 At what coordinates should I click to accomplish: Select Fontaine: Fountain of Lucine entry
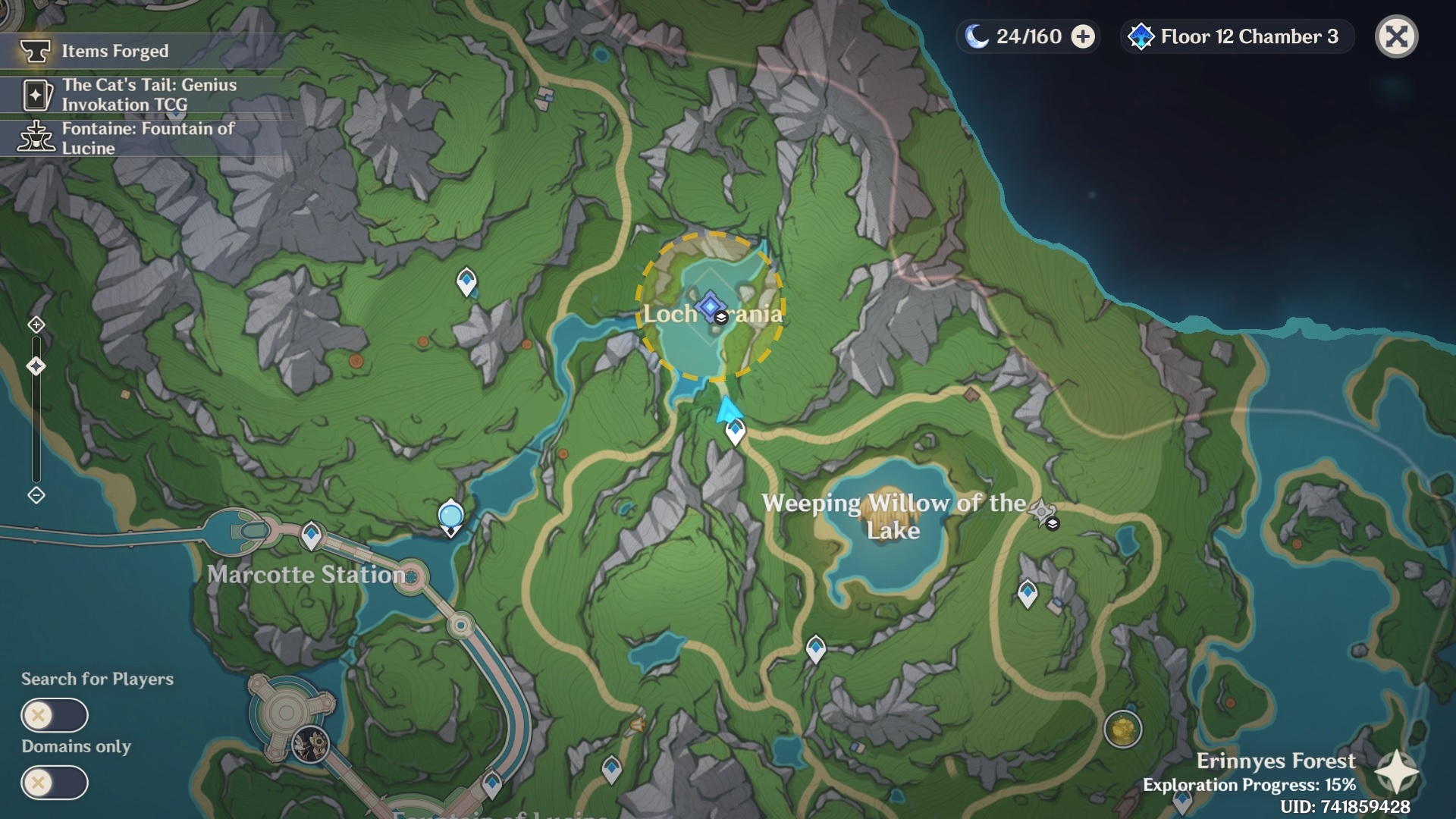148,138
